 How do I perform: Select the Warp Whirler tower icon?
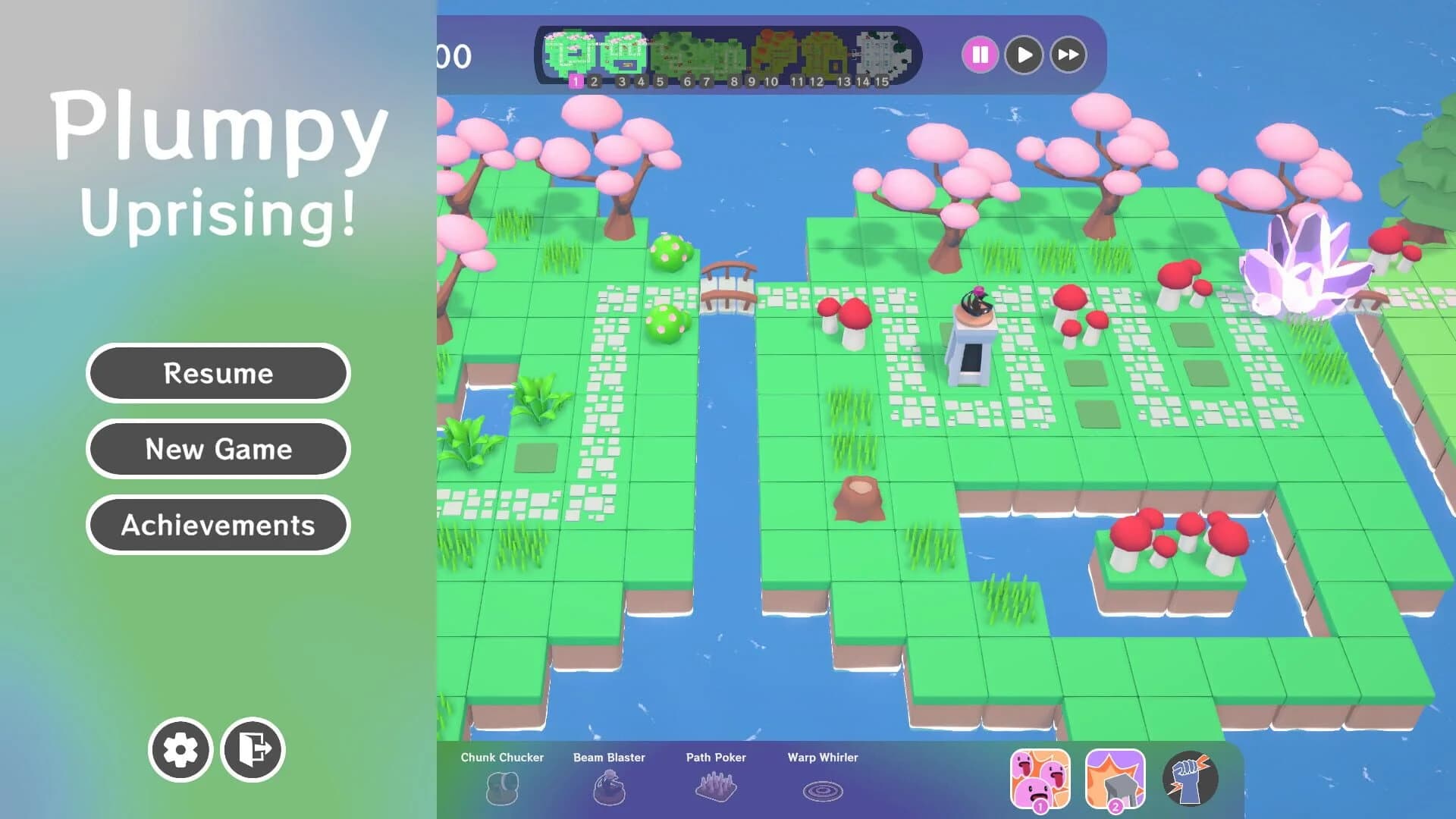[x=823, y=789]
